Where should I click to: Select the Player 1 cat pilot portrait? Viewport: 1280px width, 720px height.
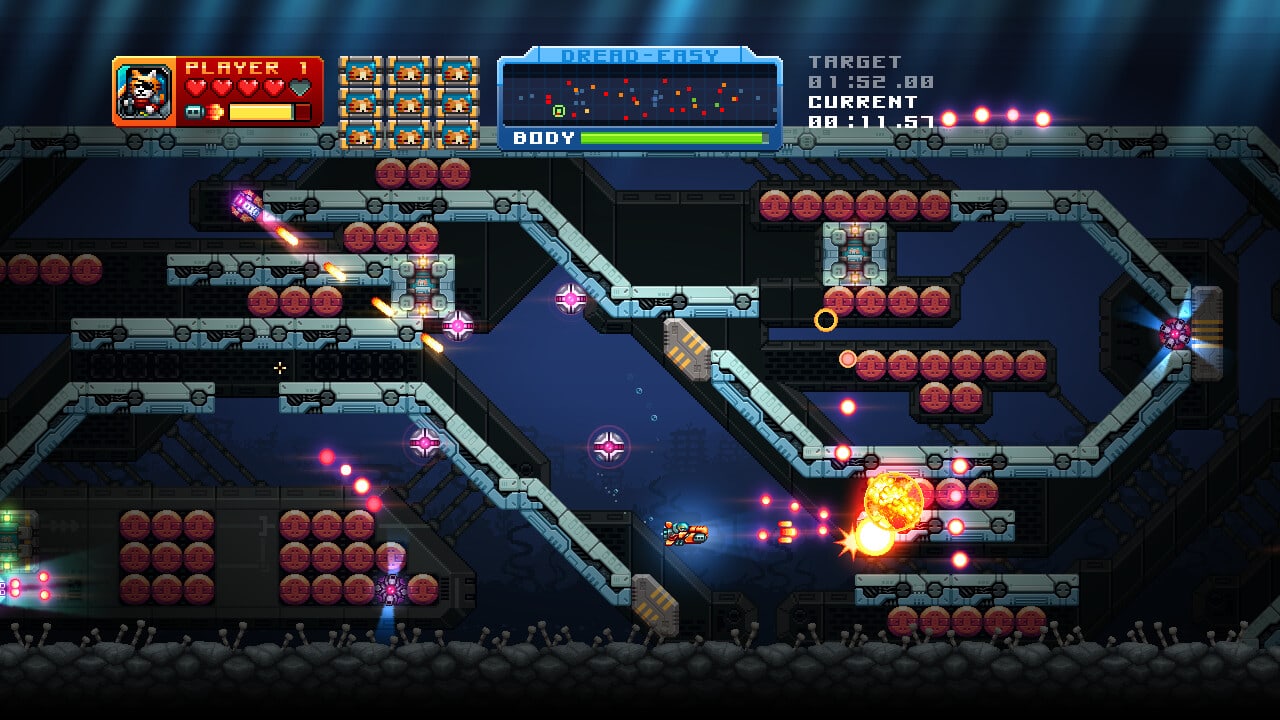[x=142, y=92]
